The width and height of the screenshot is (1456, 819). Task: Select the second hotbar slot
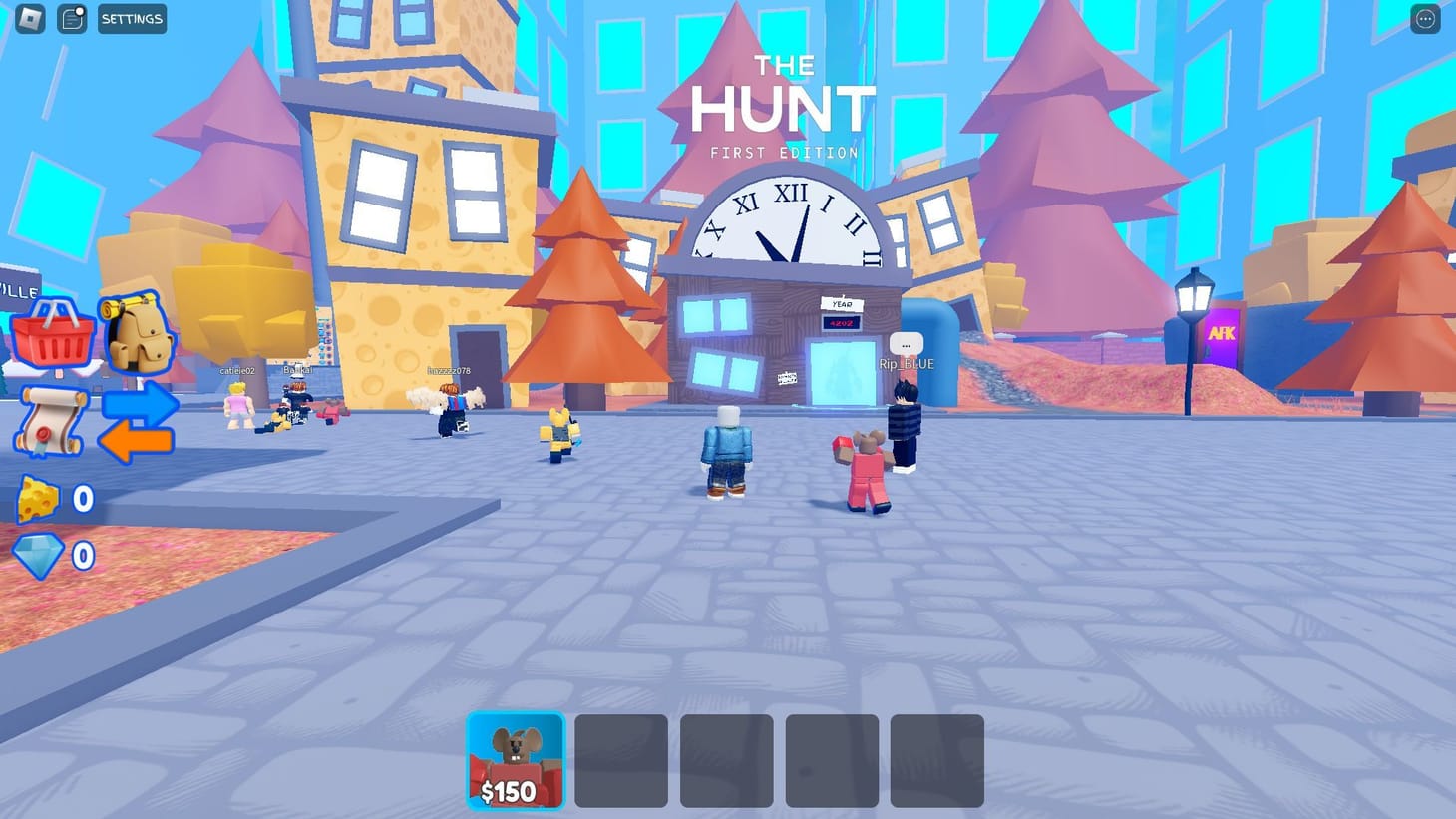click(x=620, y=760)
